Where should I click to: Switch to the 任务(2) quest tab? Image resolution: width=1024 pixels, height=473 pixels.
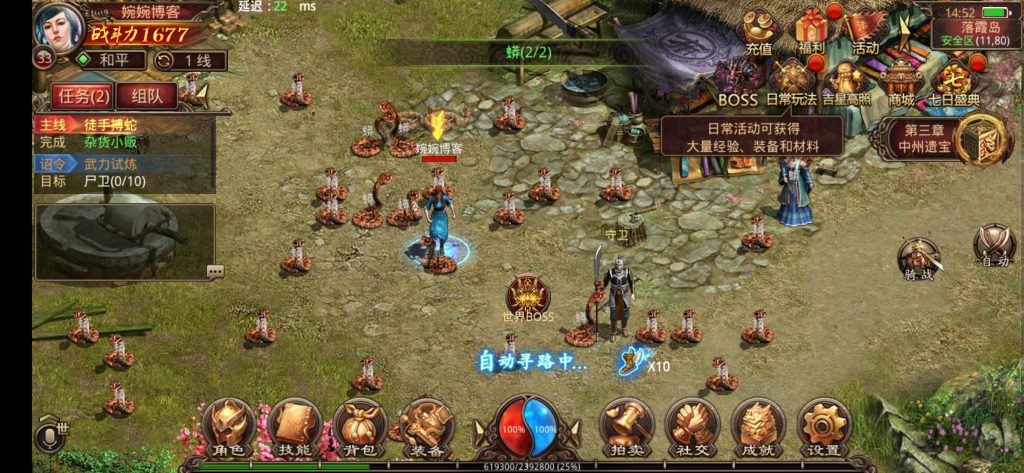83,96
